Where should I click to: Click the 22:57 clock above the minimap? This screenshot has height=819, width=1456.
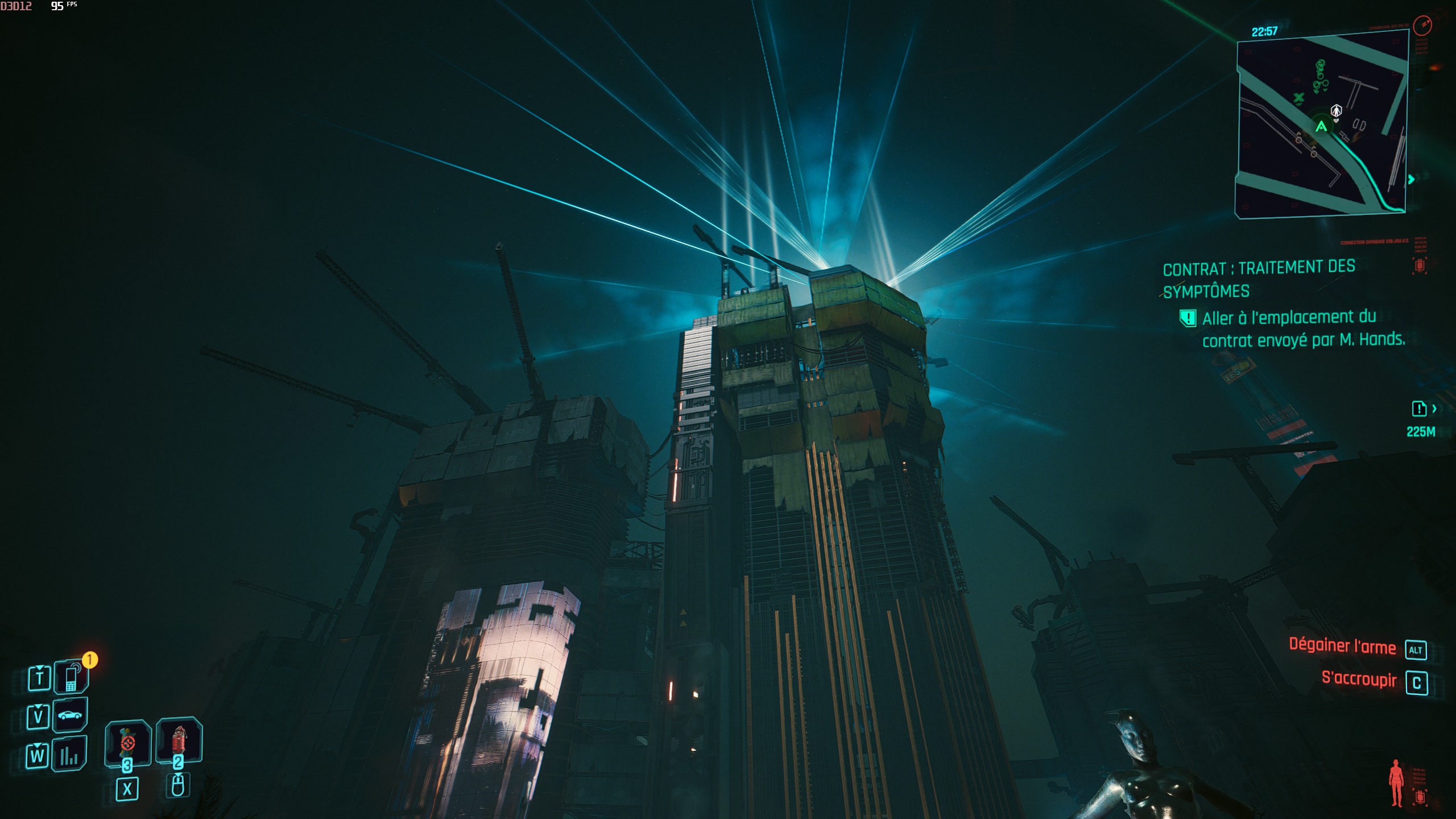coord(1264,31)
